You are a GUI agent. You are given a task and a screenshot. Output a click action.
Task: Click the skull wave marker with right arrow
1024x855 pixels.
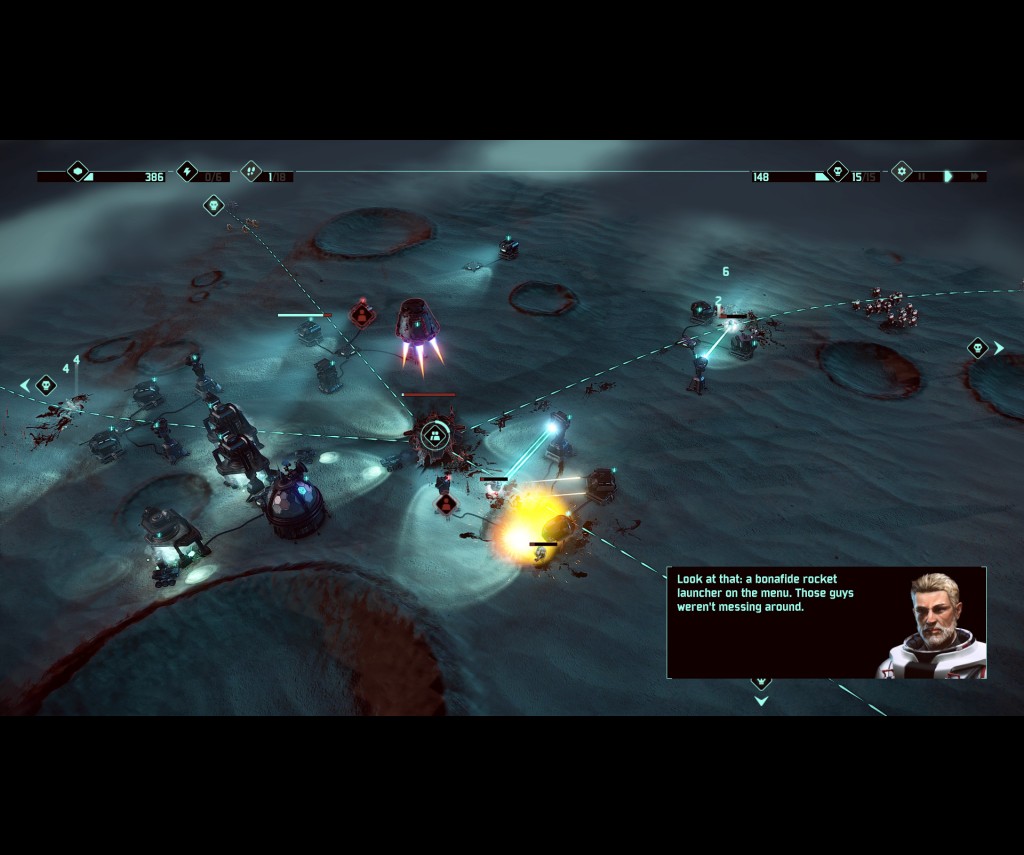(x=978, y=348)
